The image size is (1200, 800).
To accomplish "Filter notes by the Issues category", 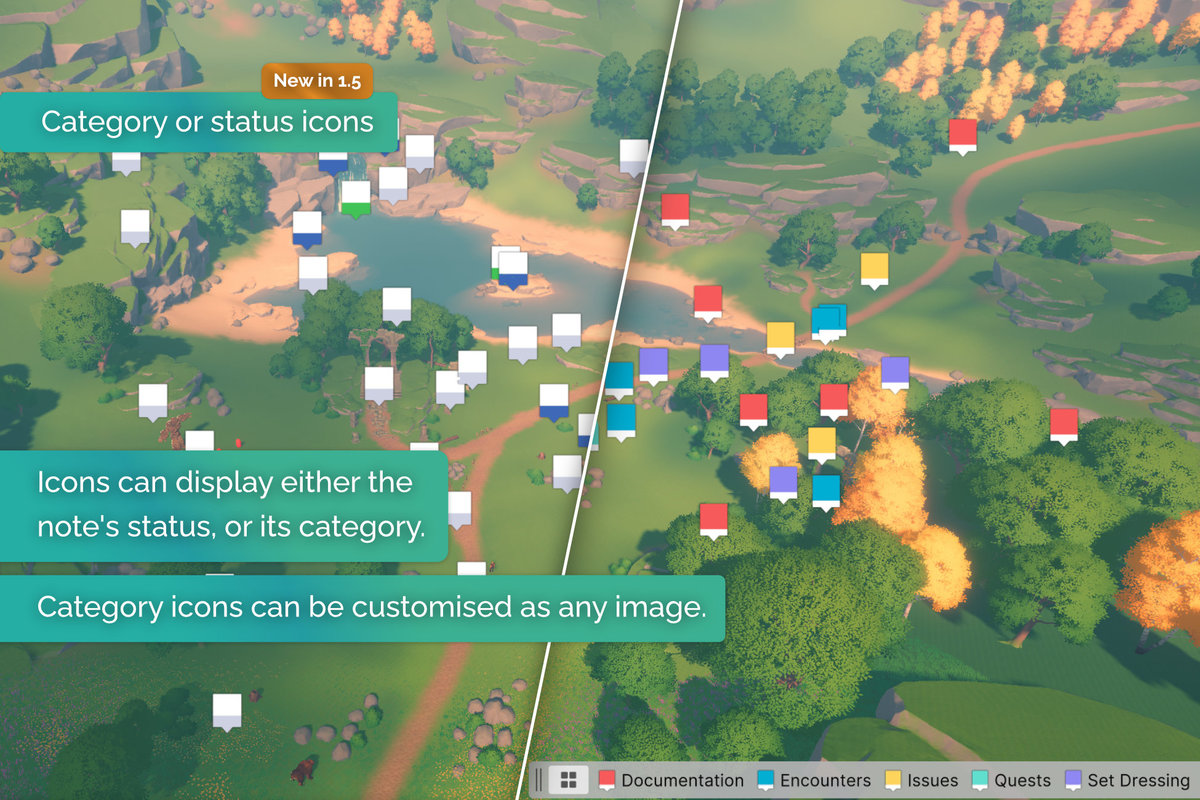I will click(921, 780).
